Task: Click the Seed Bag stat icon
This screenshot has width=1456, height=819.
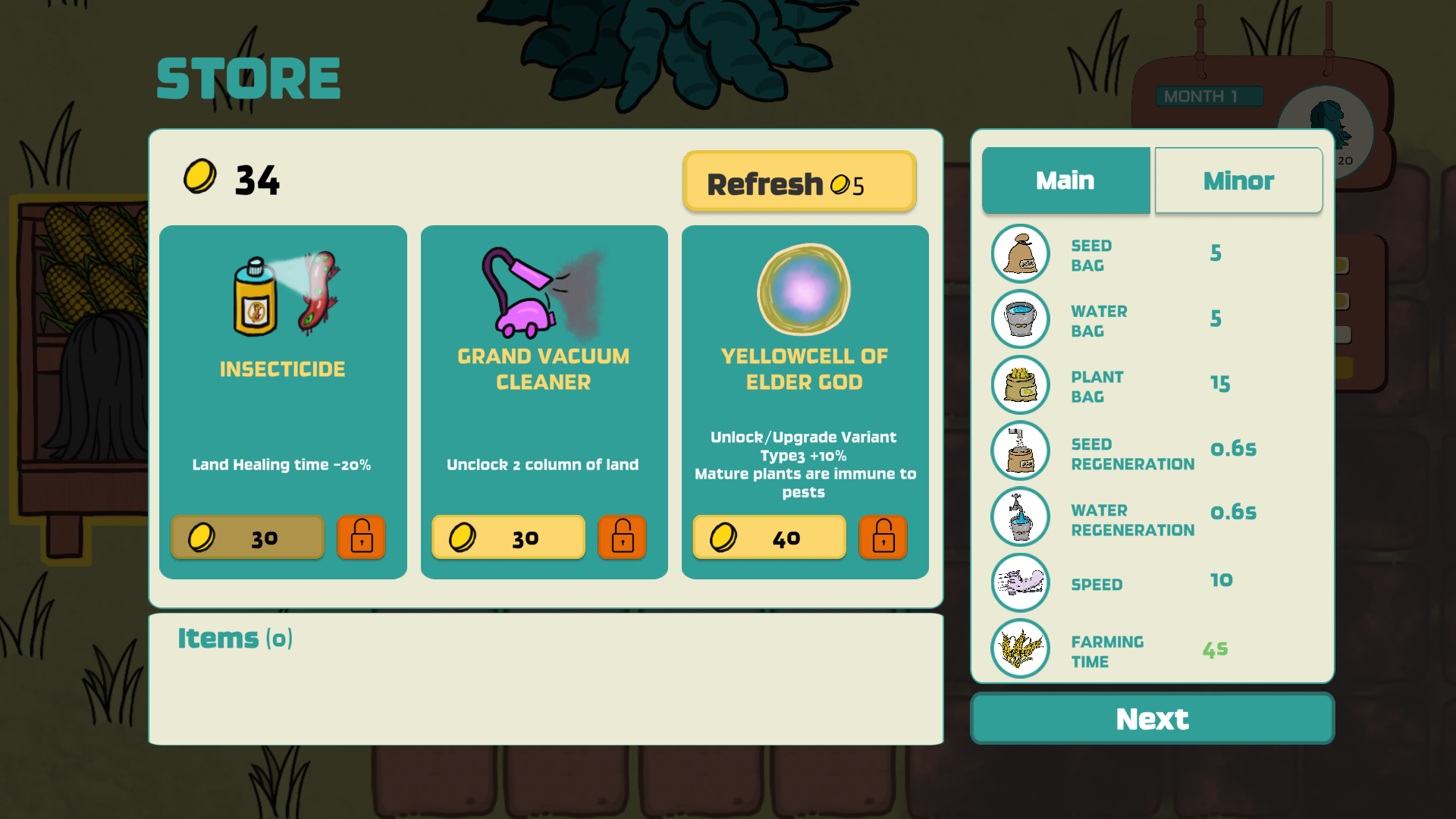Action: (x=1020, y=254)
